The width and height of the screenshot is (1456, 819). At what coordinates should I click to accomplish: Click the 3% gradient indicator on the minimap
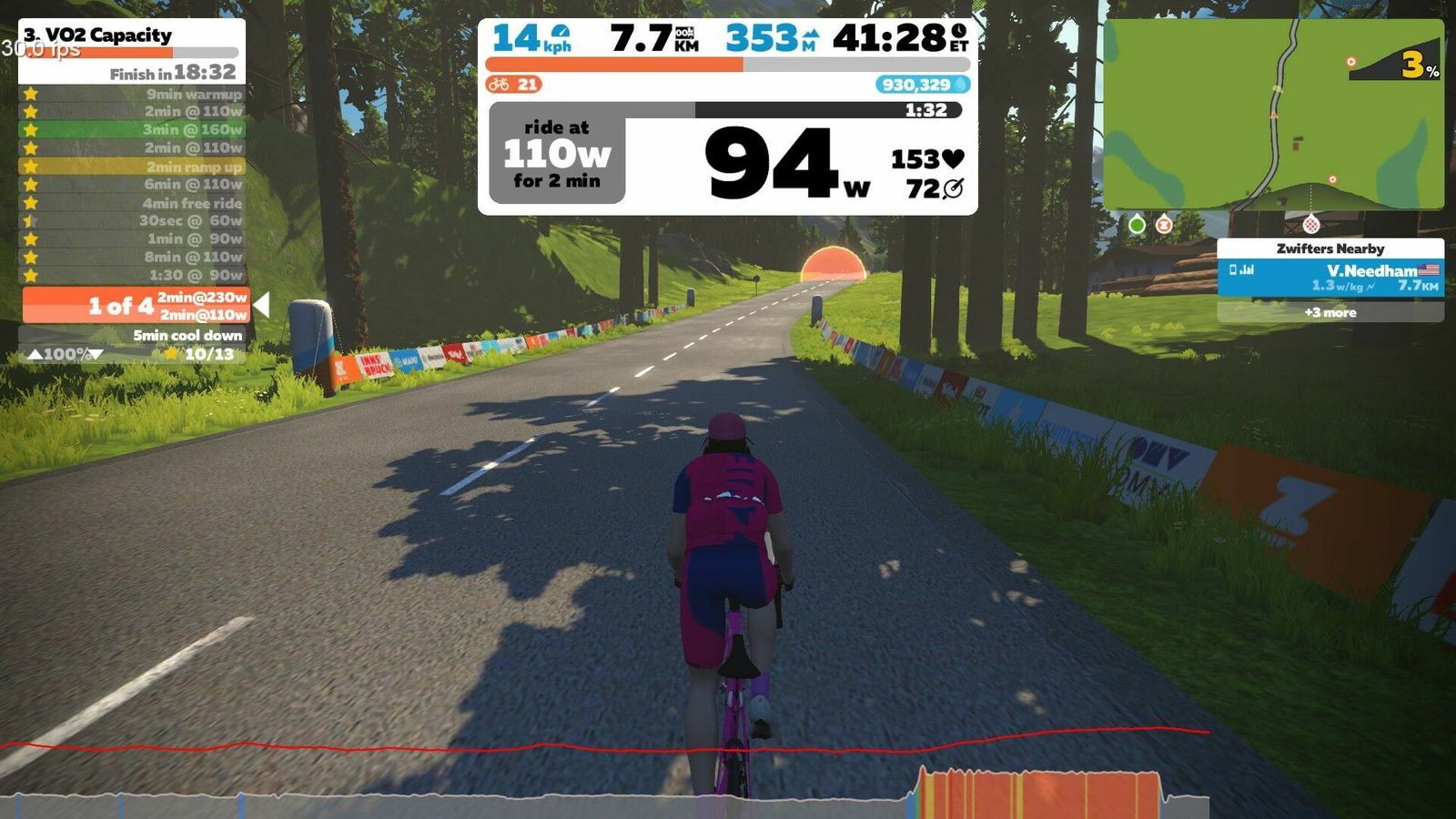coord(1417,66)
